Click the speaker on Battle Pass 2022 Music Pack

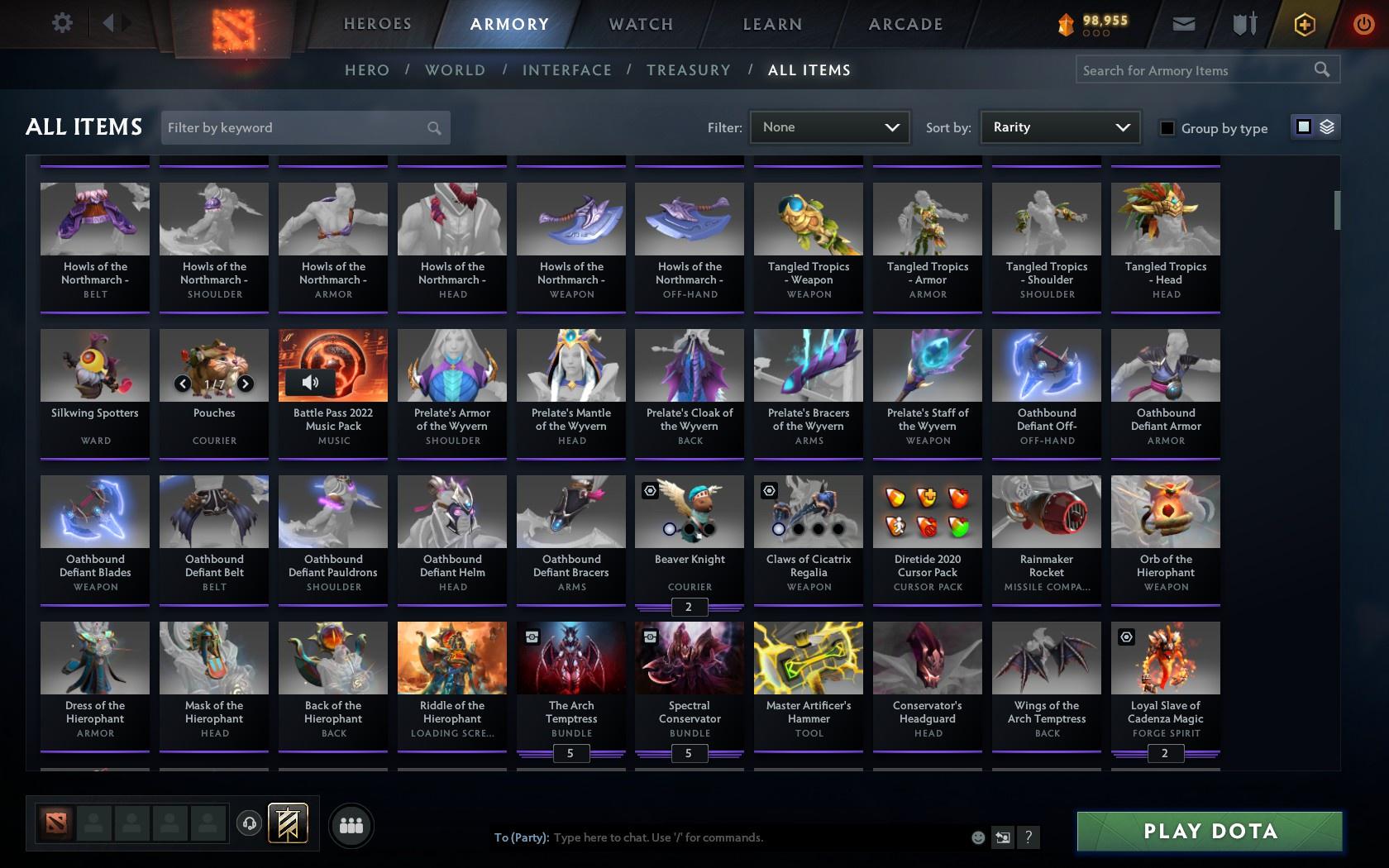[309, 381]
